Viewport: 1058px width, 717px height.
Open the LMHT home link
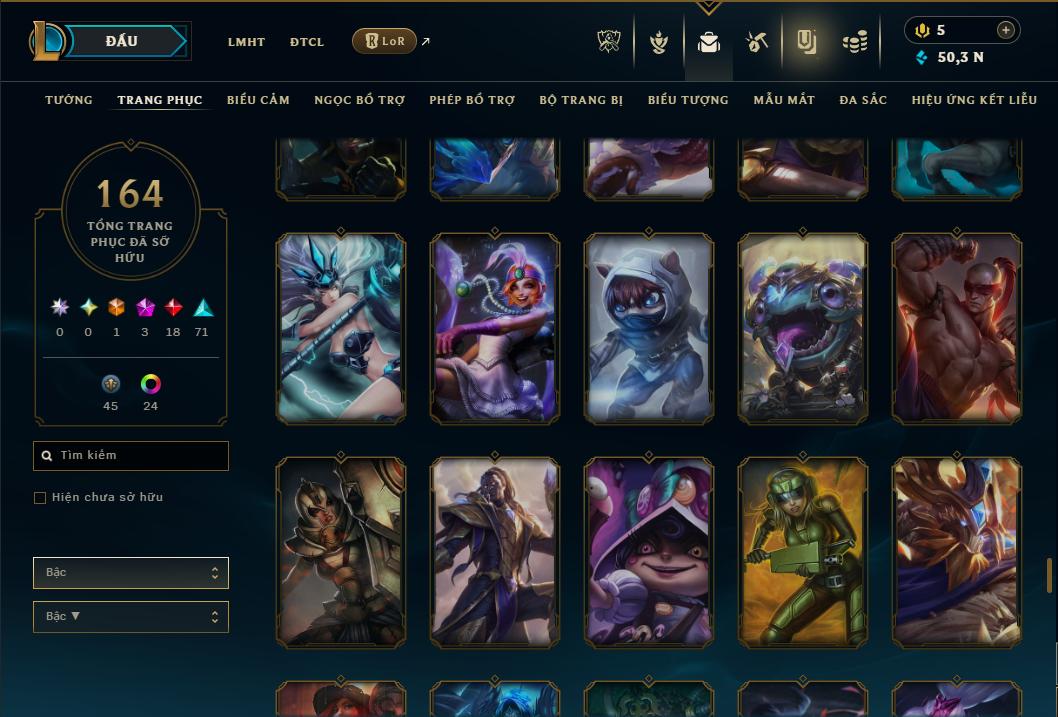[x=246, y=42]
